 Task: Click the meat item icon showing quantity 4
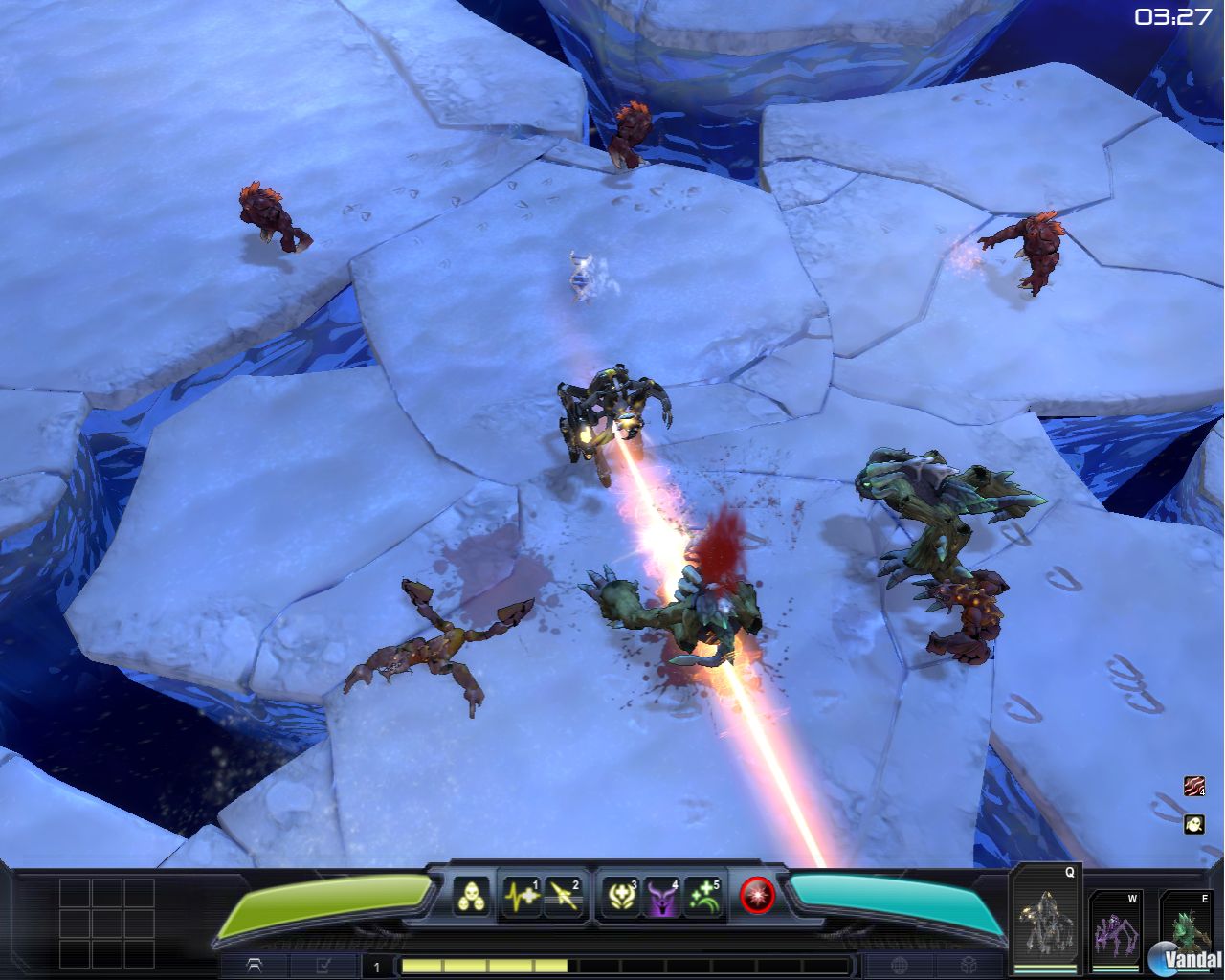(1195, 785)
